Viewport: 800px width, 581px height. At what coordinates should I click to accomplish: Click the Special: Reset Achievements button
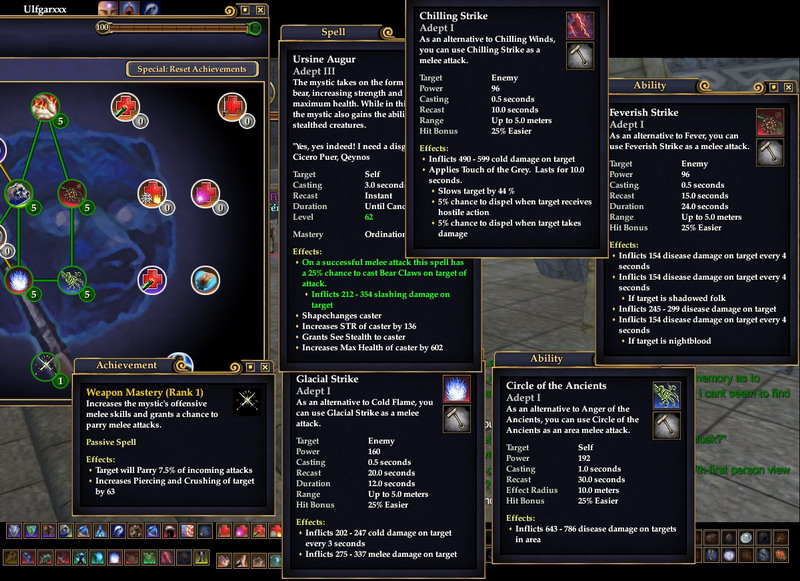tap(192, 69)
